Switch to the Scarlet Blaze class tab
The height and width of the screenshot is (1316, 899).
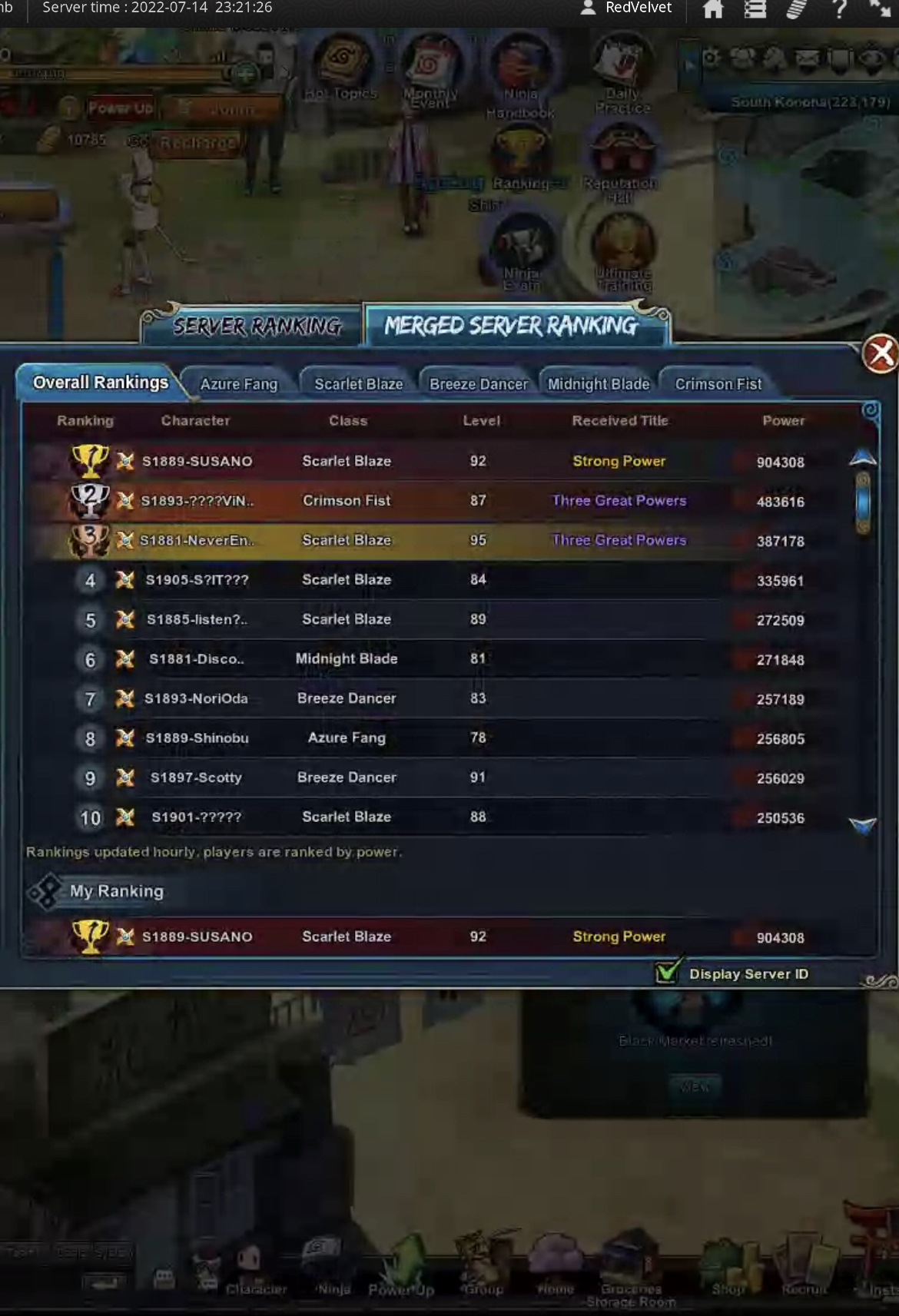[x=358, y=384]
